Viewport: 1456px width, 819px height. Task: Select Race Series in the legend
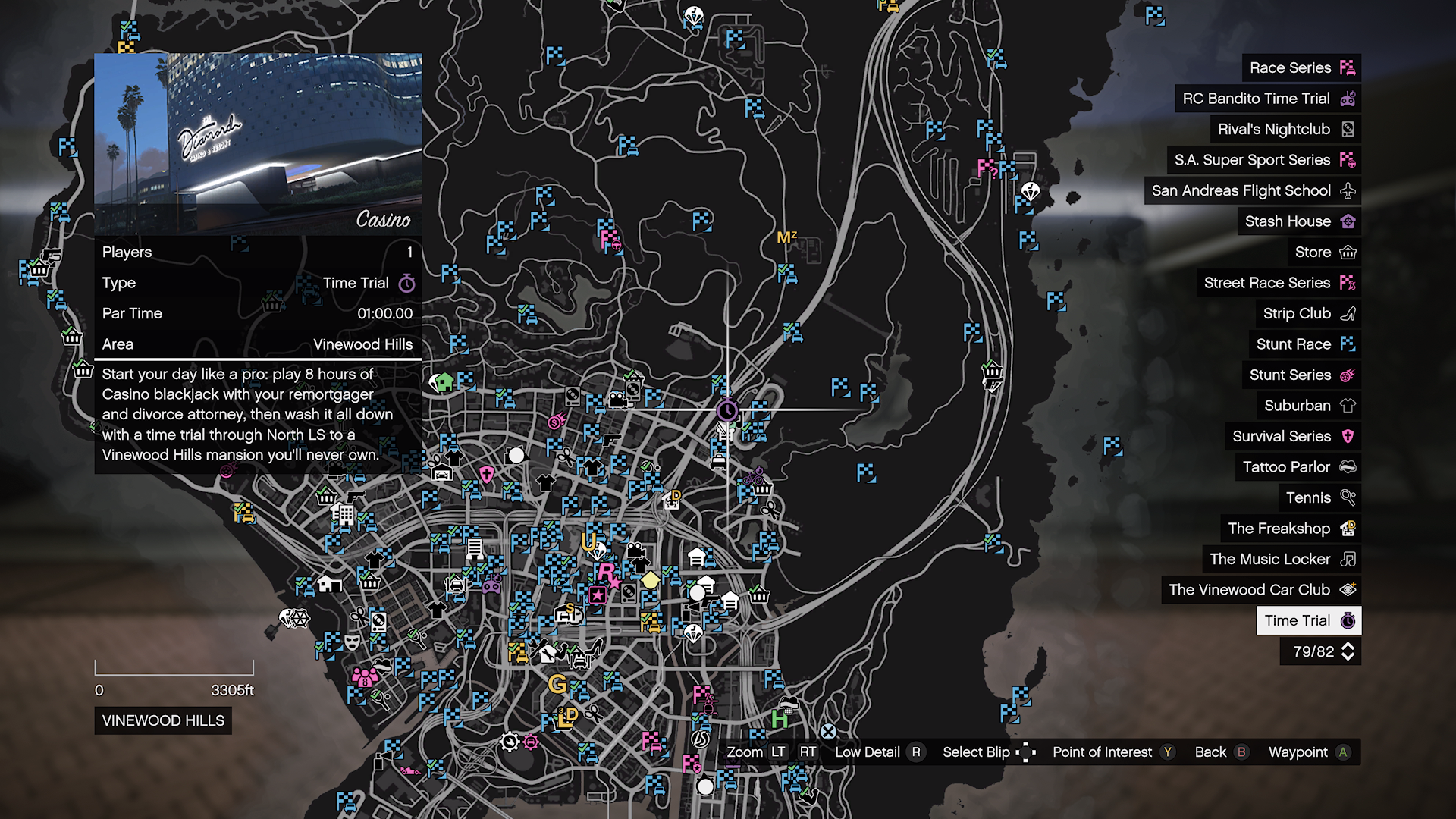1300,67
